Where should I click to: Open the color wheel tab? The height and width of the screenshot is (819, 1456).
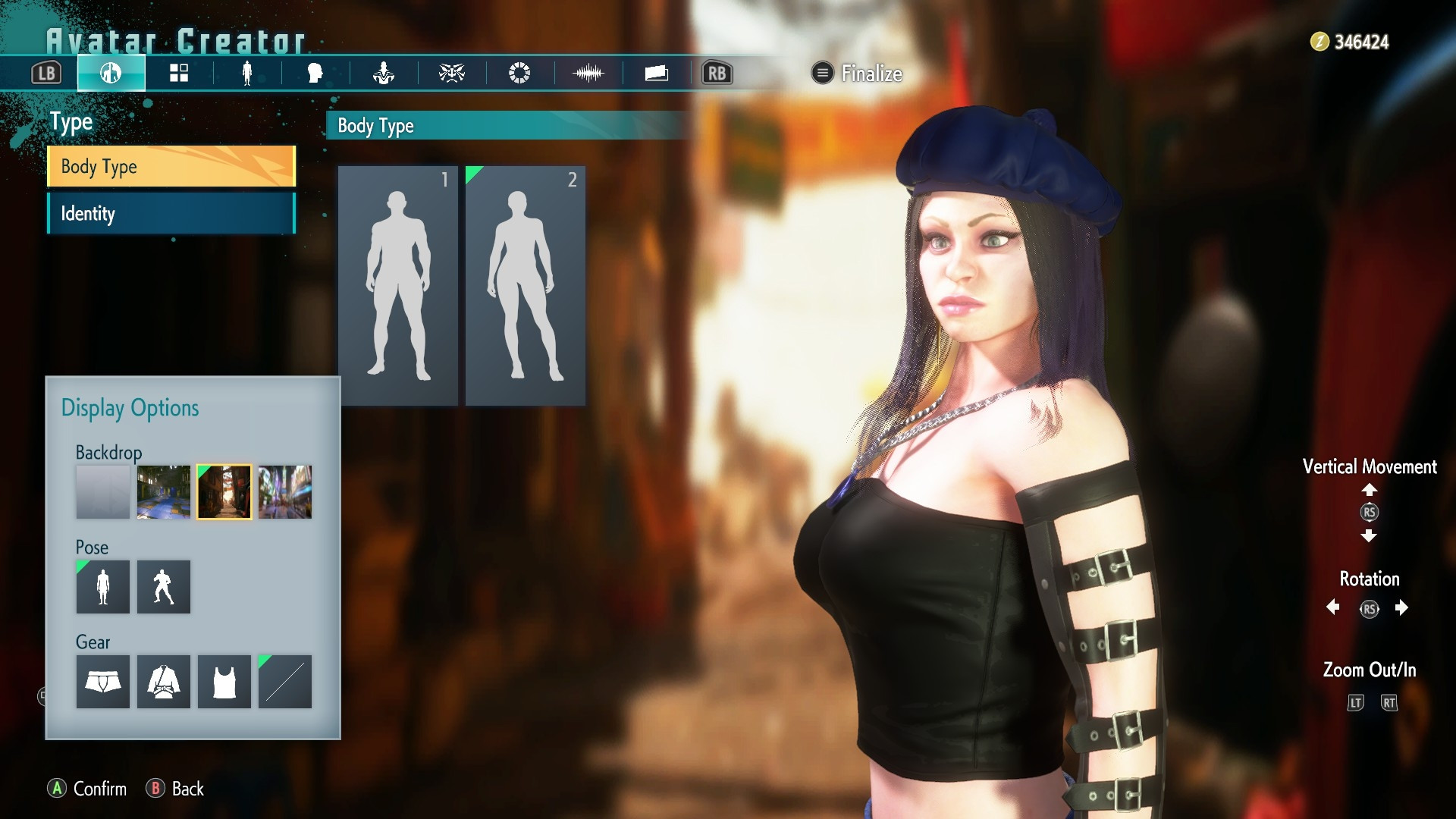pos(519,74)
